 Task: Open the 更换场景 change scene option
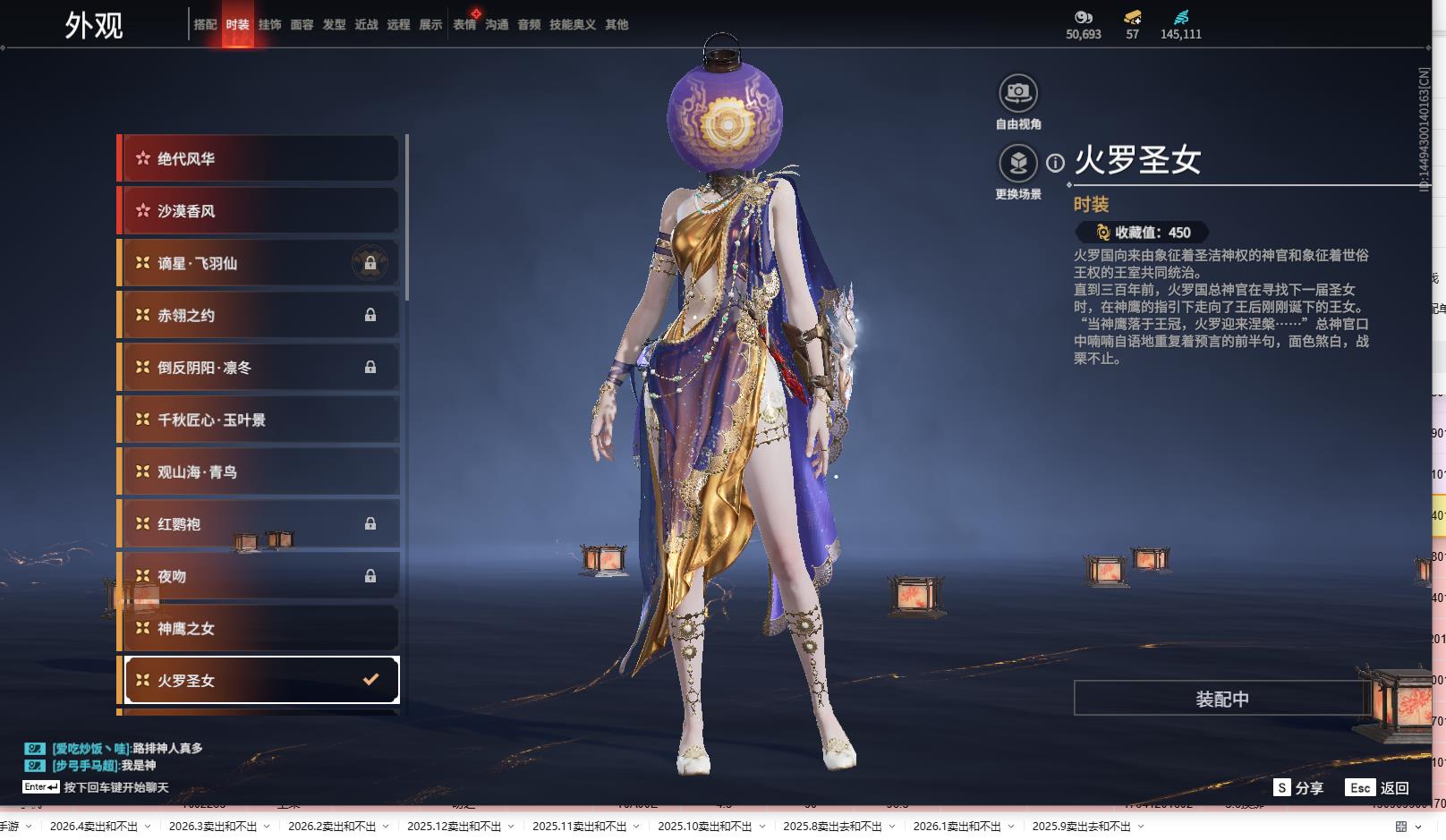1018,164
